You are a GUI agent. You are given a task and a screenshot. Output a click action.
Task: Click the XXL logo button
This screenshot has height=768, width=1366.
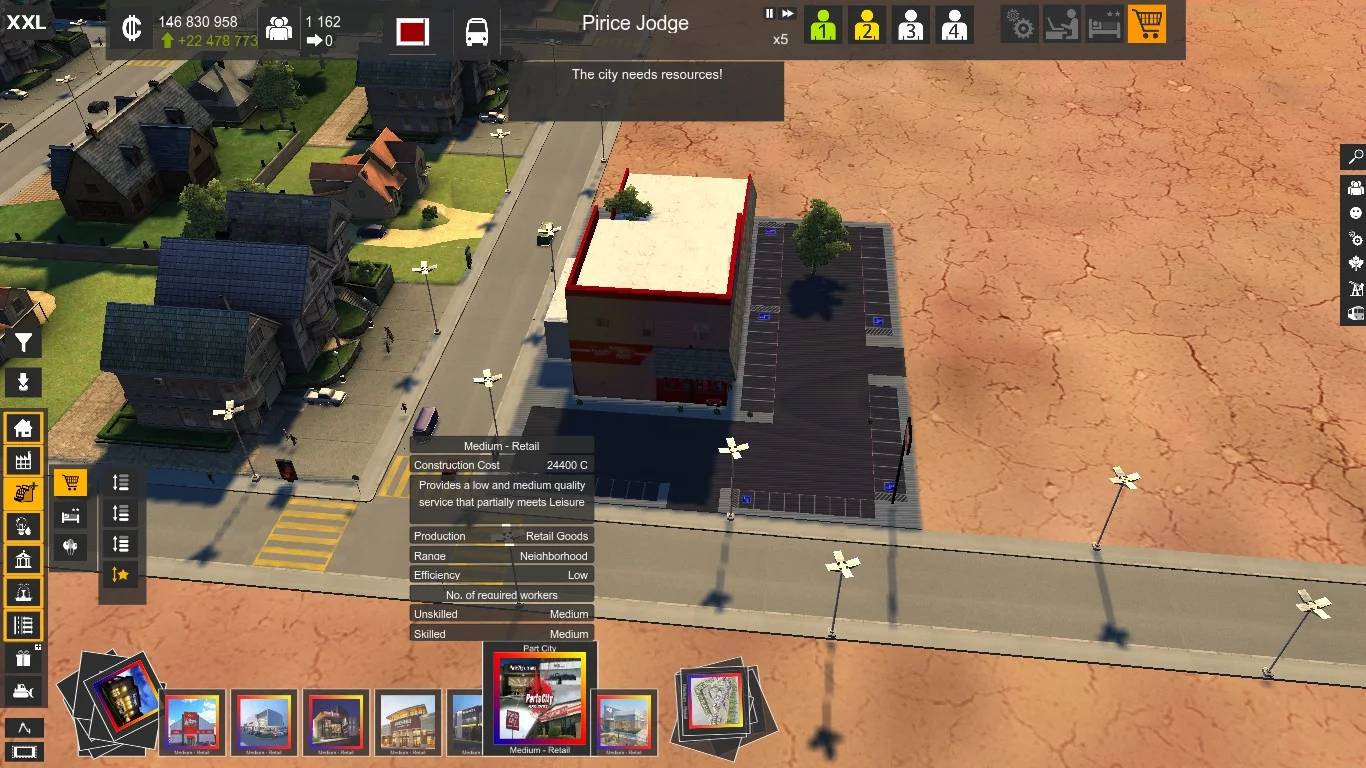pyautogui.click(x=26, y=22)
